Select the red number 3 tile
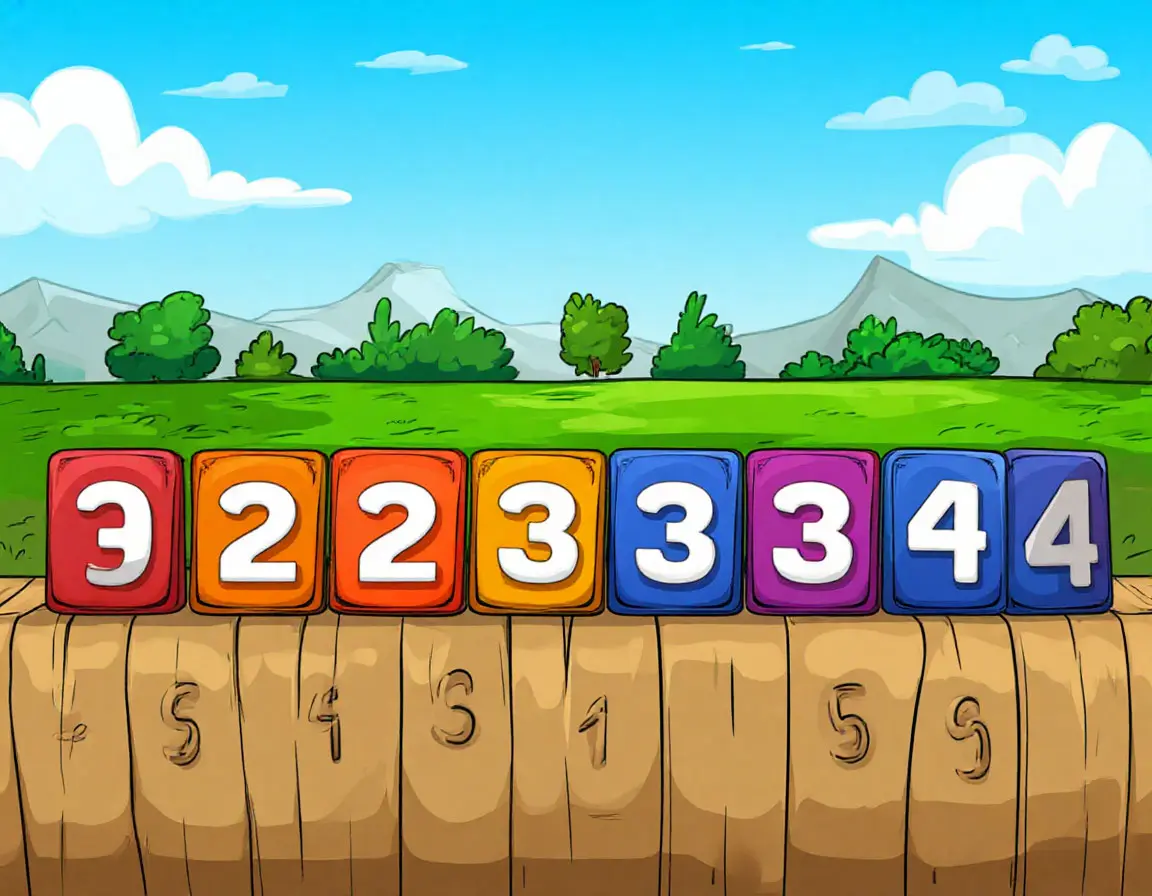This screenshot has width=1152, height=896. tap(115, 531)
